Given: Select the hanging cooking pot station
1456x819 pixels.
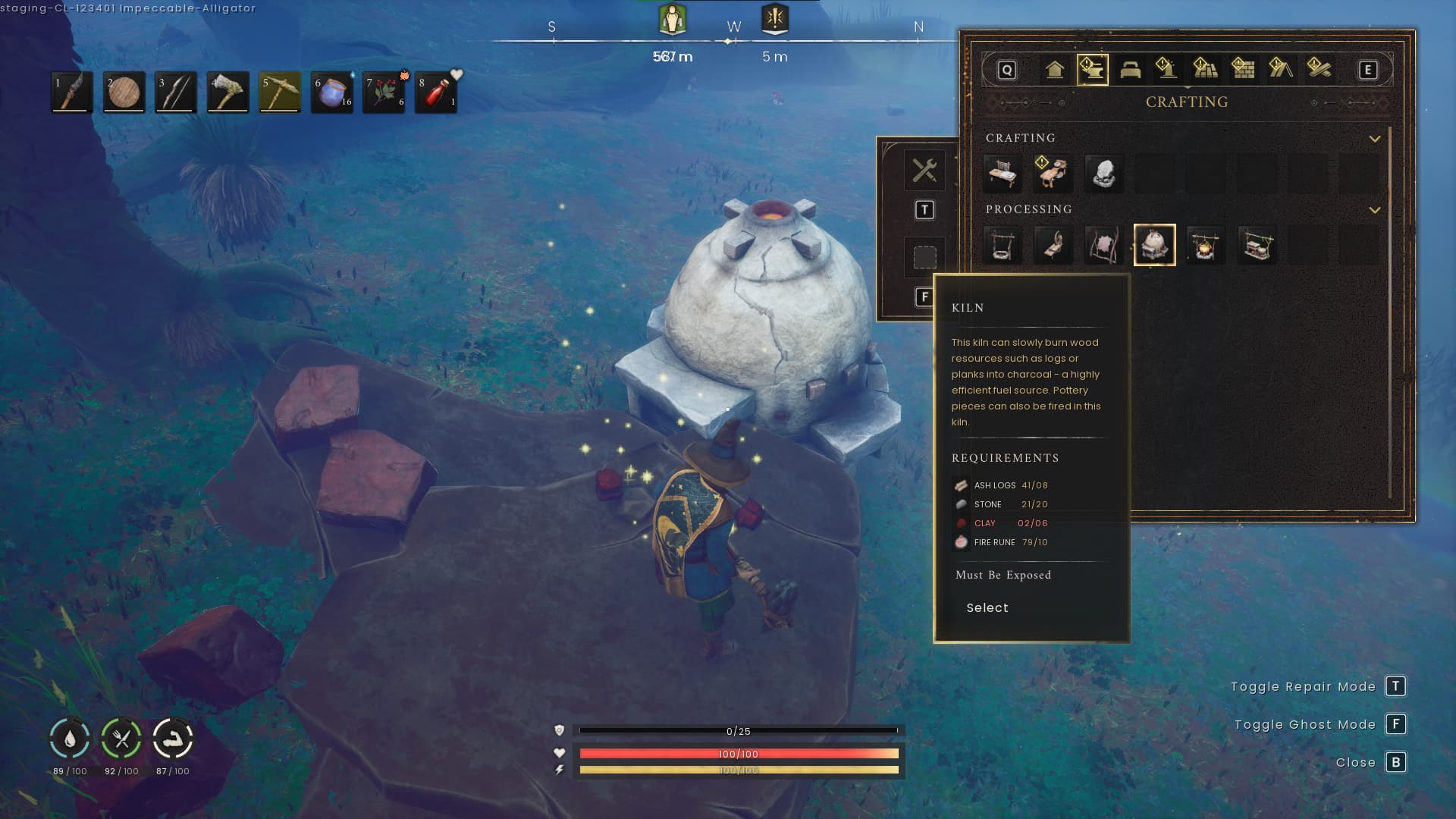Looking at the screenshot, I should pos(1205,245).
